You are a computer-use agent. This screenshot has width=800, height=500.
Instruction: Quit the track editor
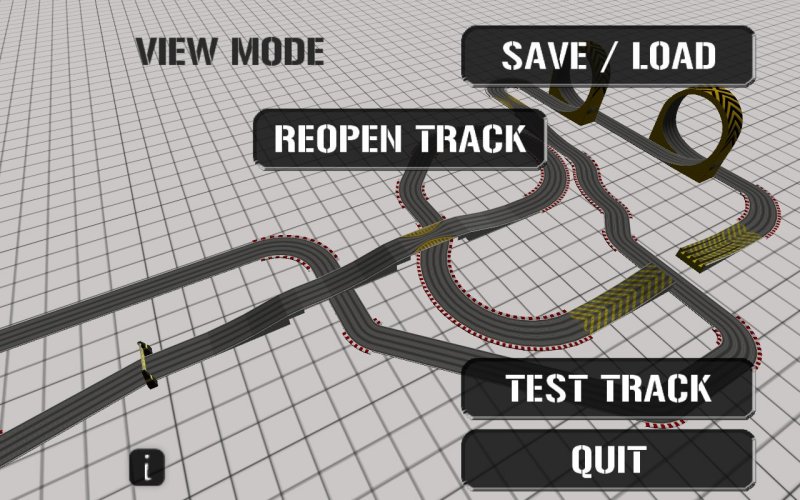pos(608,460)
